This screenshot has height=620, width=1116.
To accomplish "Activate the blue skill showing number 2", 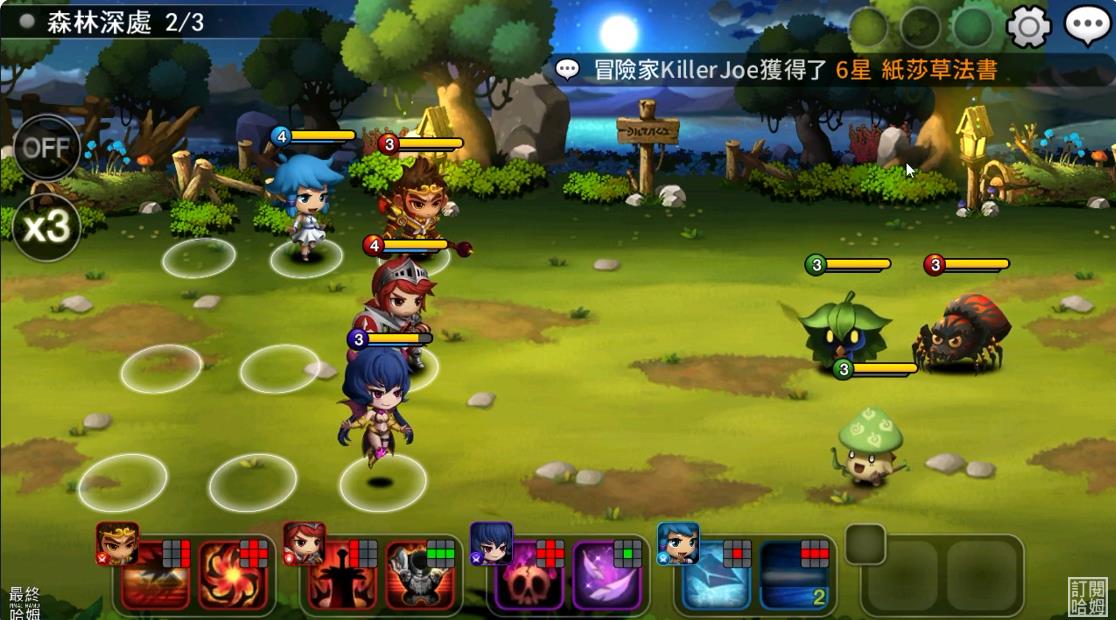I will [794, 575].
